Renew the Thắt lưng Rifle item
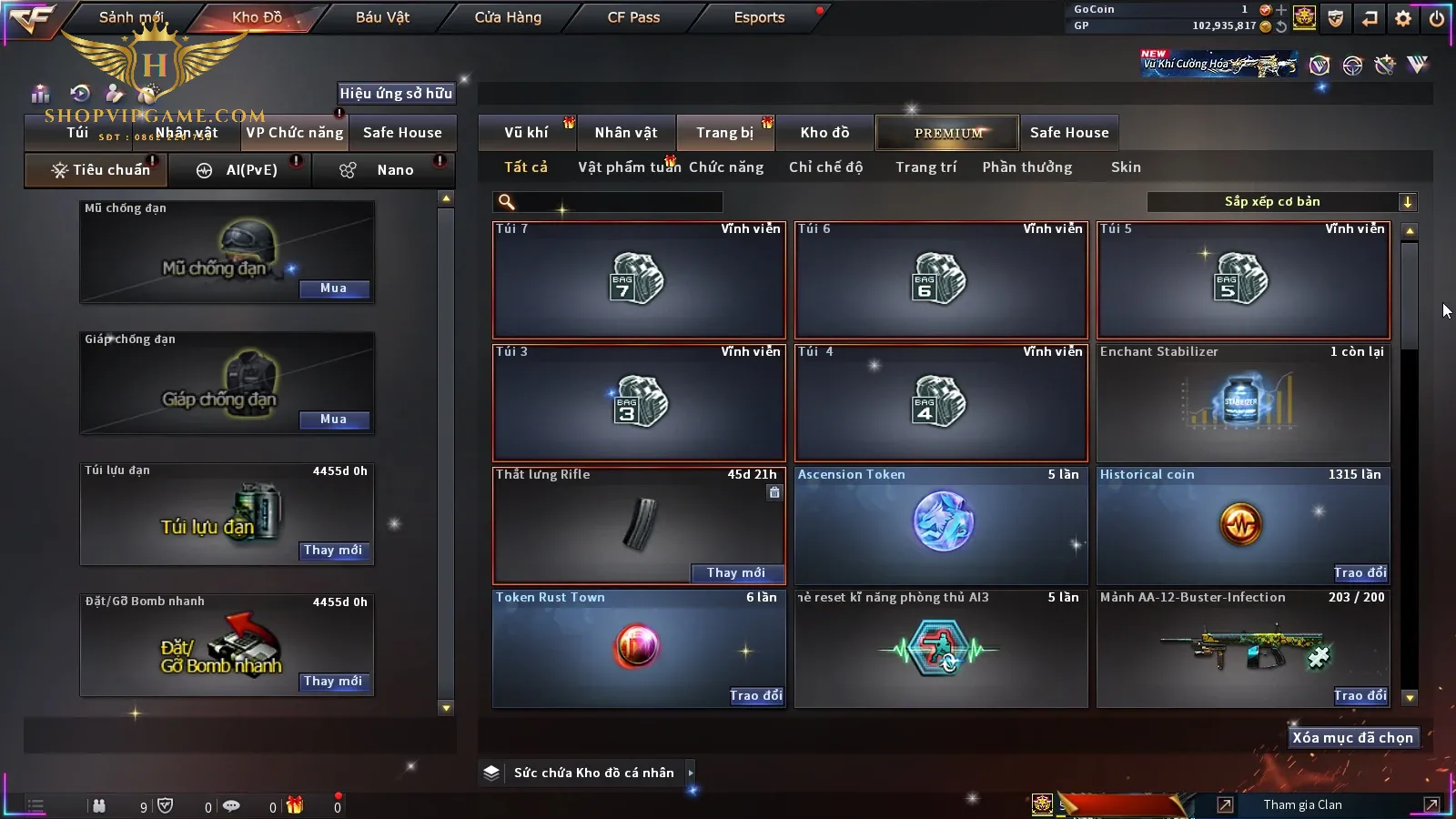The width and height of the screenshot is (1456, 819). [736, 572]
